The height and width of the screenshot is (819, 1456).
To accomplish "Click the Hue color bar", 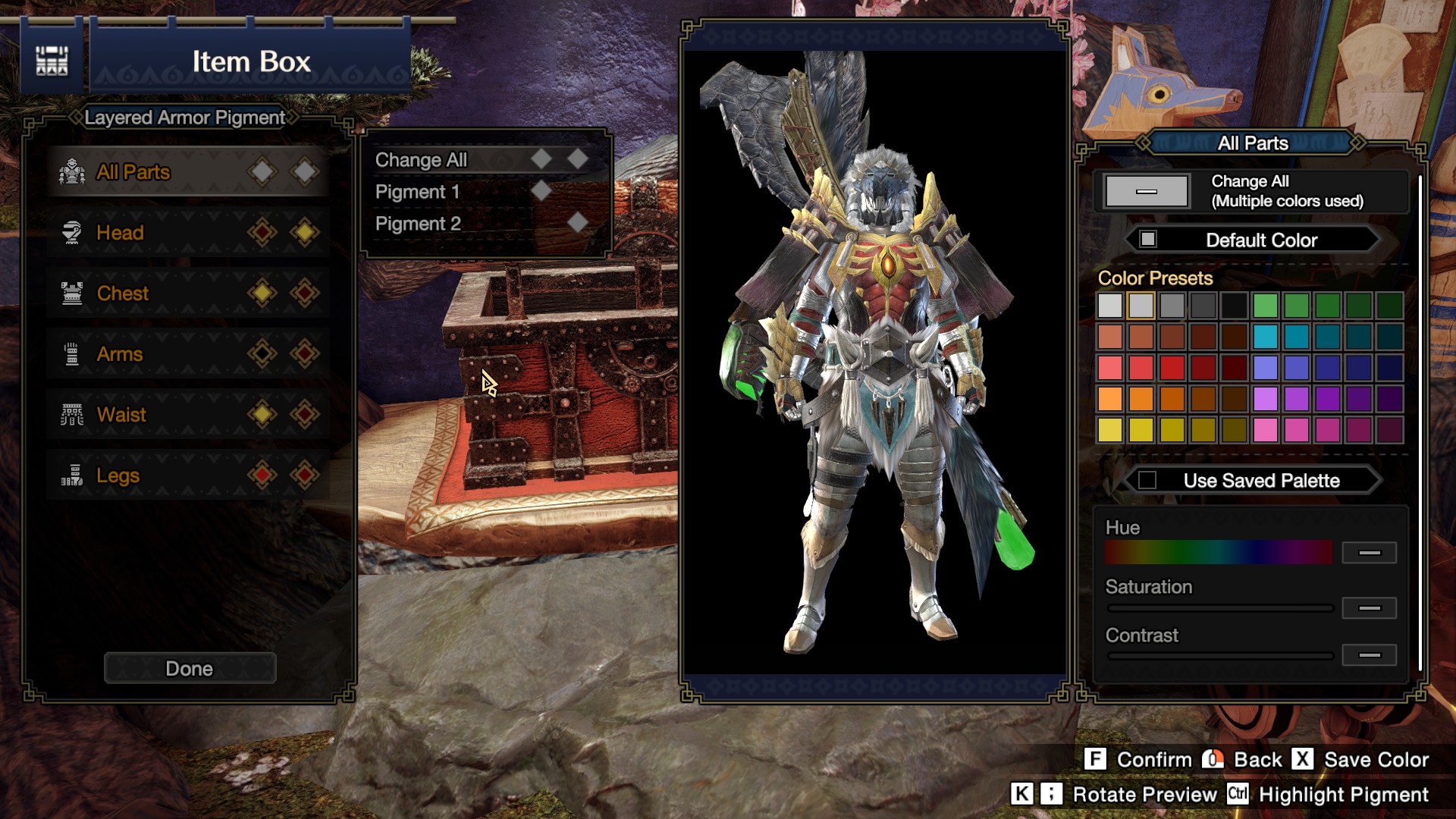I will coord(1218,553).
